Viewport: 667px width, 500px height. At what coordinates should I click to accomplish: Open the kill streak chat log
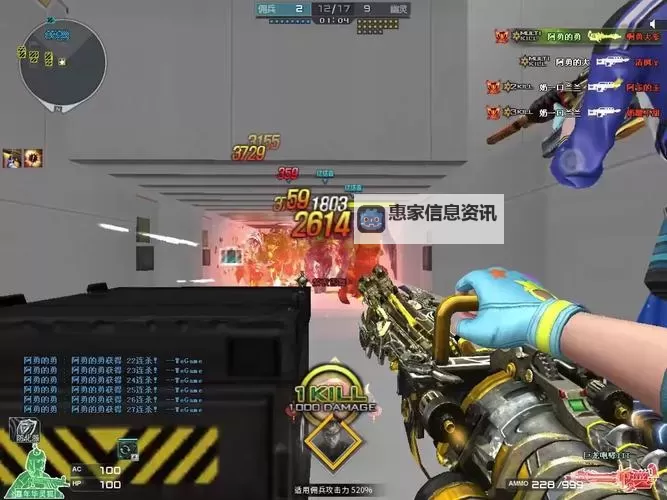click(90, 383)
